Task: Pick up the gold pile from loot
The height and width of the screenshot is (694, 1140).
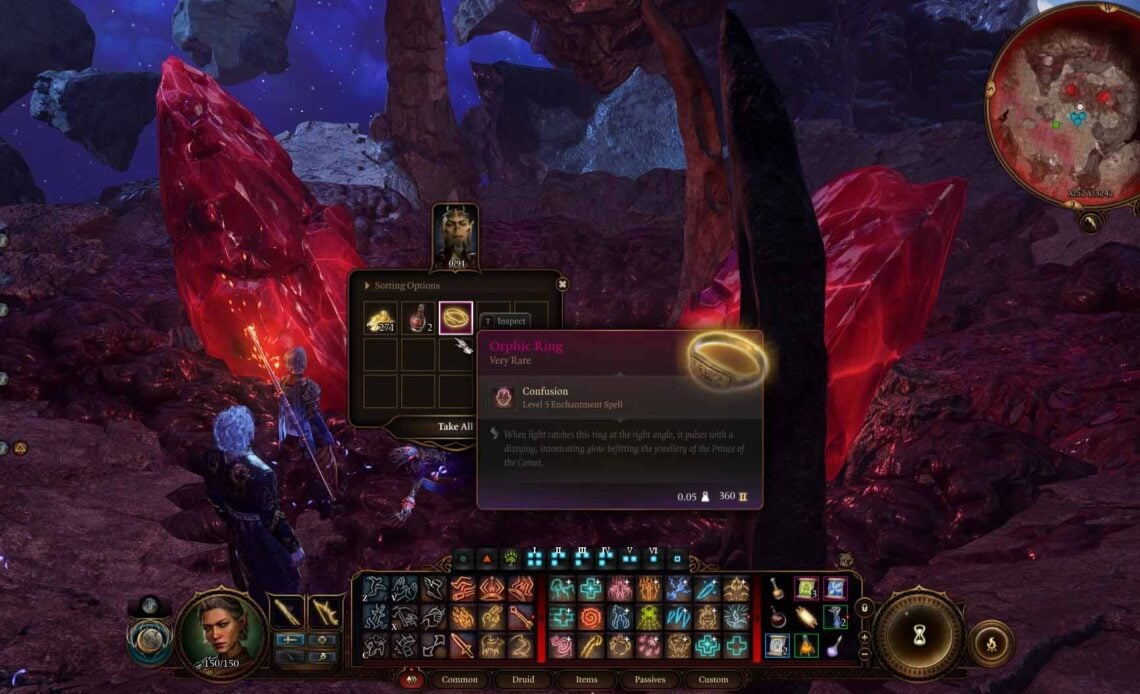Action: point(380,319)
